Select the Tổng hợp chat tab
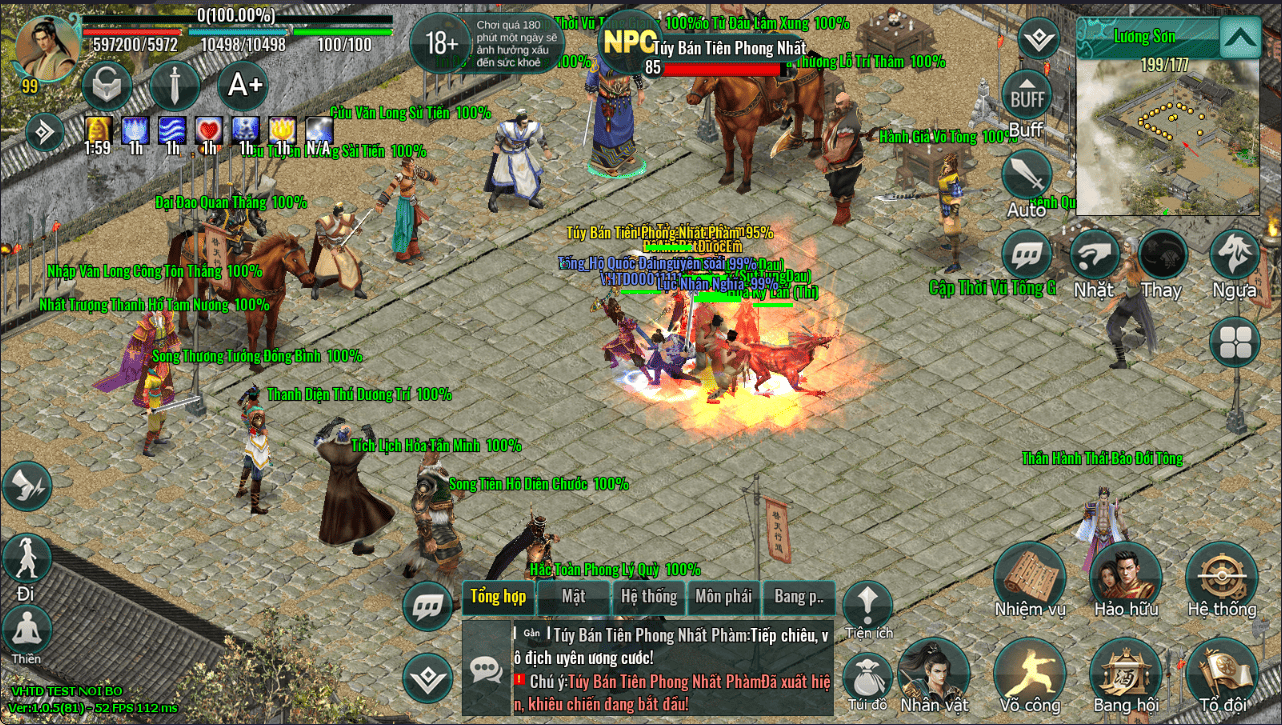1282x725 pixels. coord(498,597)
